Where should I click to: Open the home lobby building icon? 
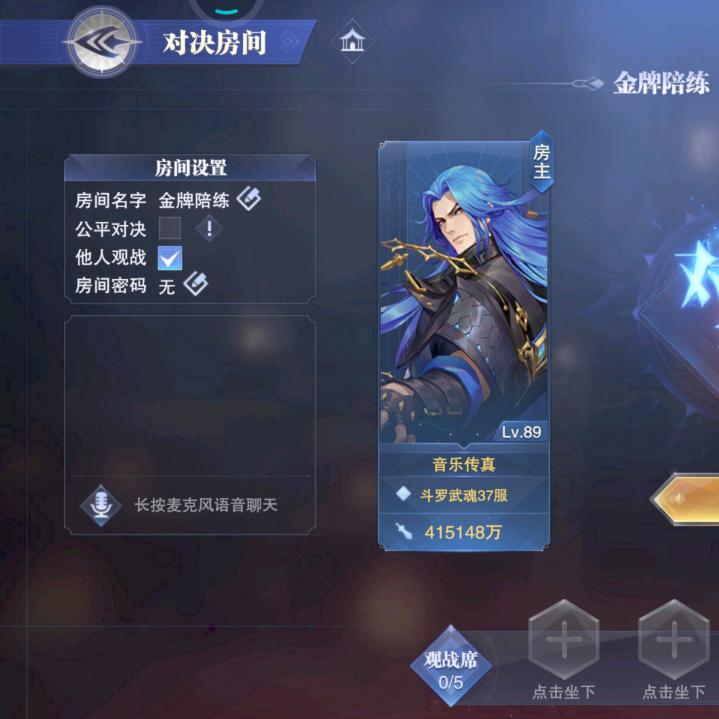pyautogui.click(x=352, y=42)
